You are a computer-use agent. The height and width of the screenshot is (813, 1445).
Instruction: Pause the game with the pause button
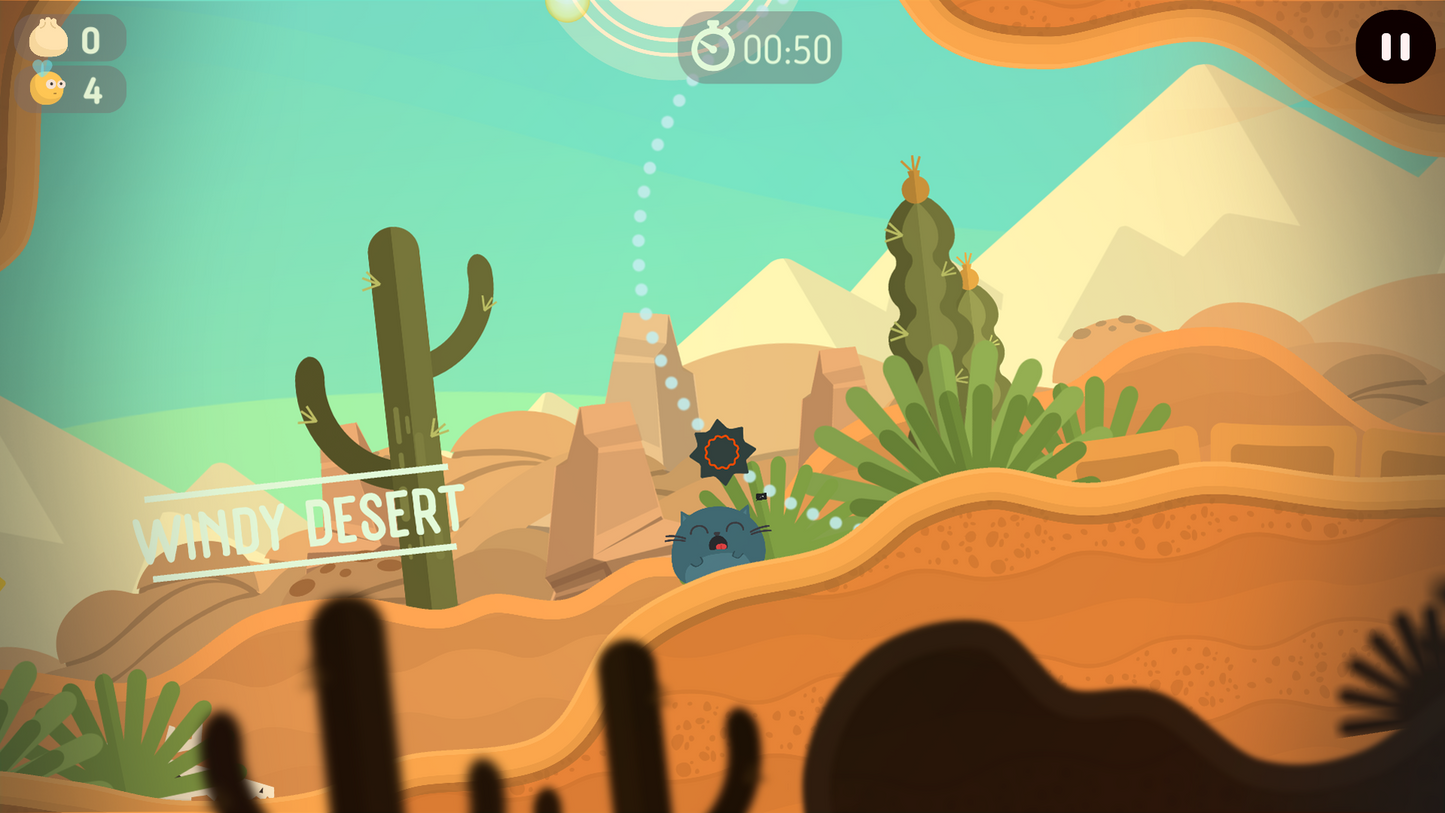click(1395, 47)
